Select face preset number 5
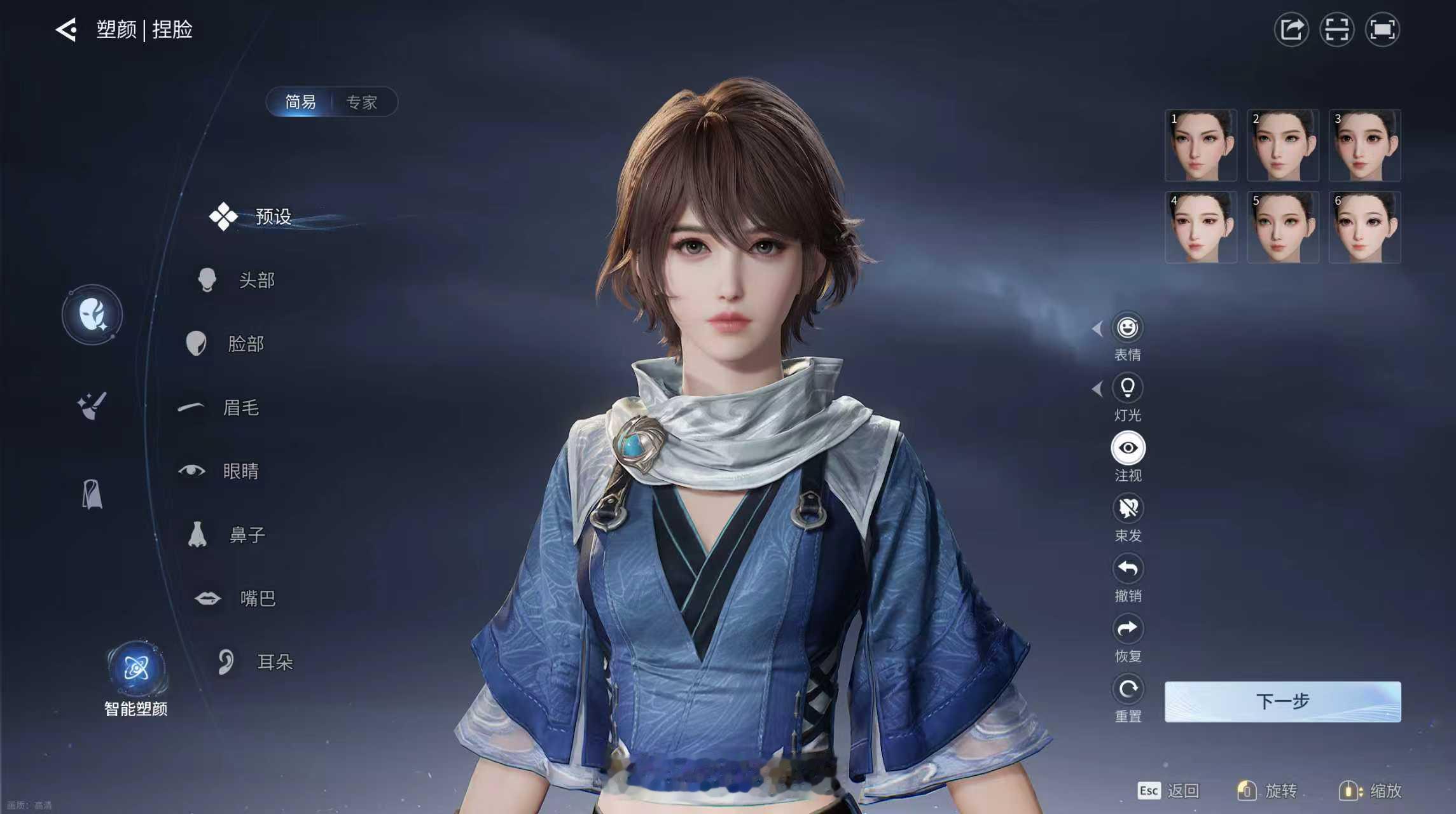This screenshot has height=814, width=1456. [x=1282, y=227]
